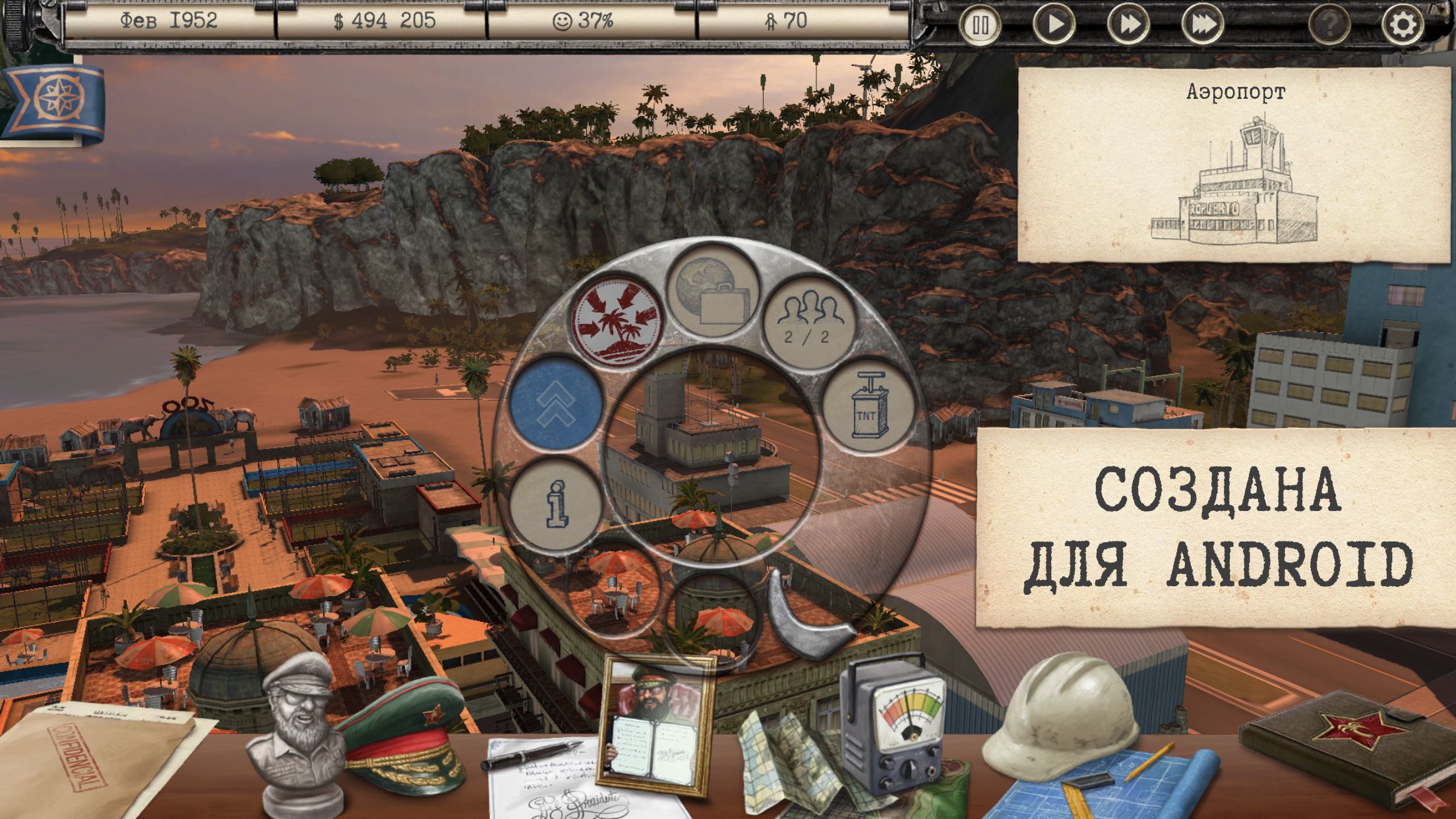
Task: Click the 37% happiness meter
Action: point(583,21)
